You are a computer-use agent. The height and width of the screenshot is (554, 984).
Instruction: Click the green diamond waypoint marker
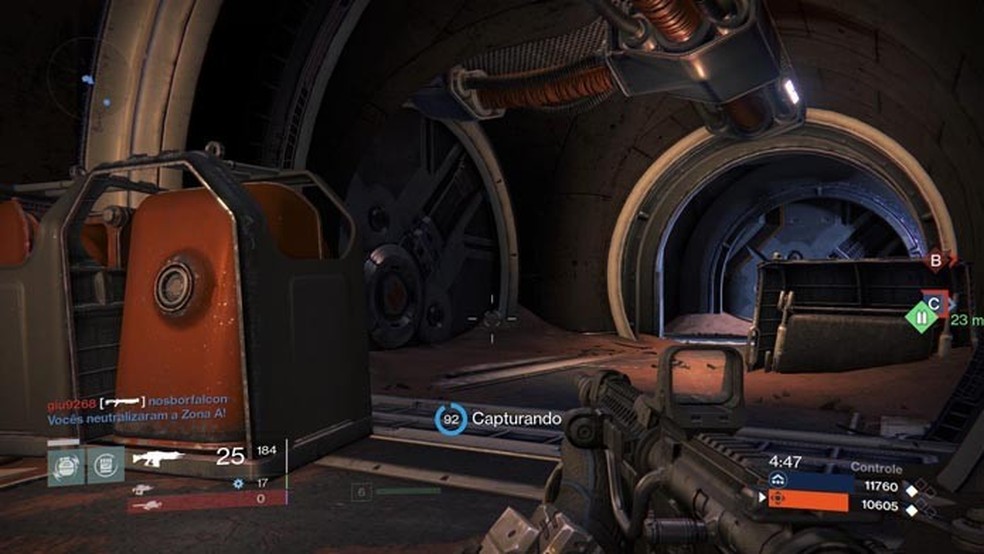pos(920,320)
